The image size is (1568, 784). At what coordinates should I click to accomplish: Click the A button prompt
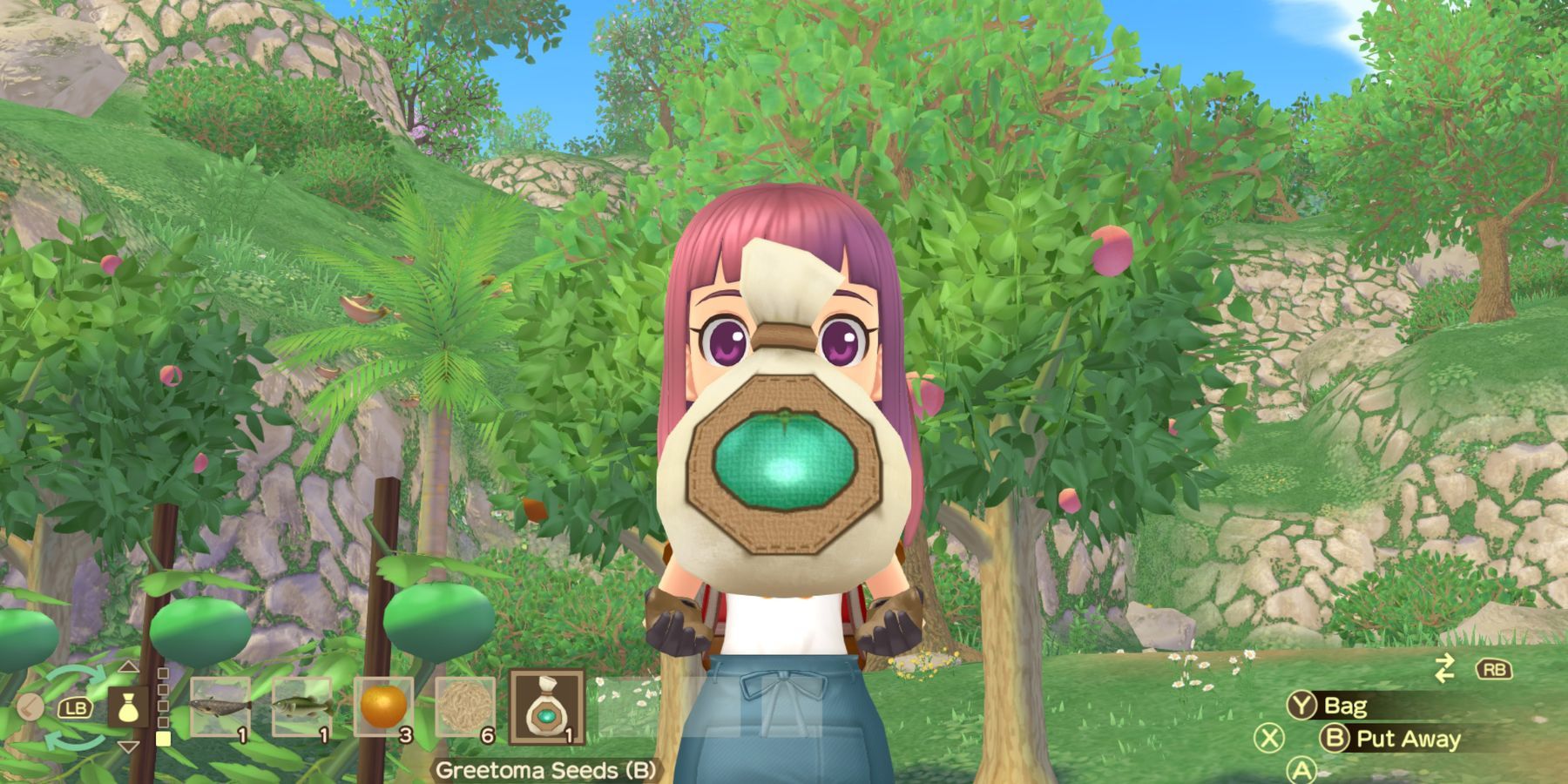(1301, 770)
